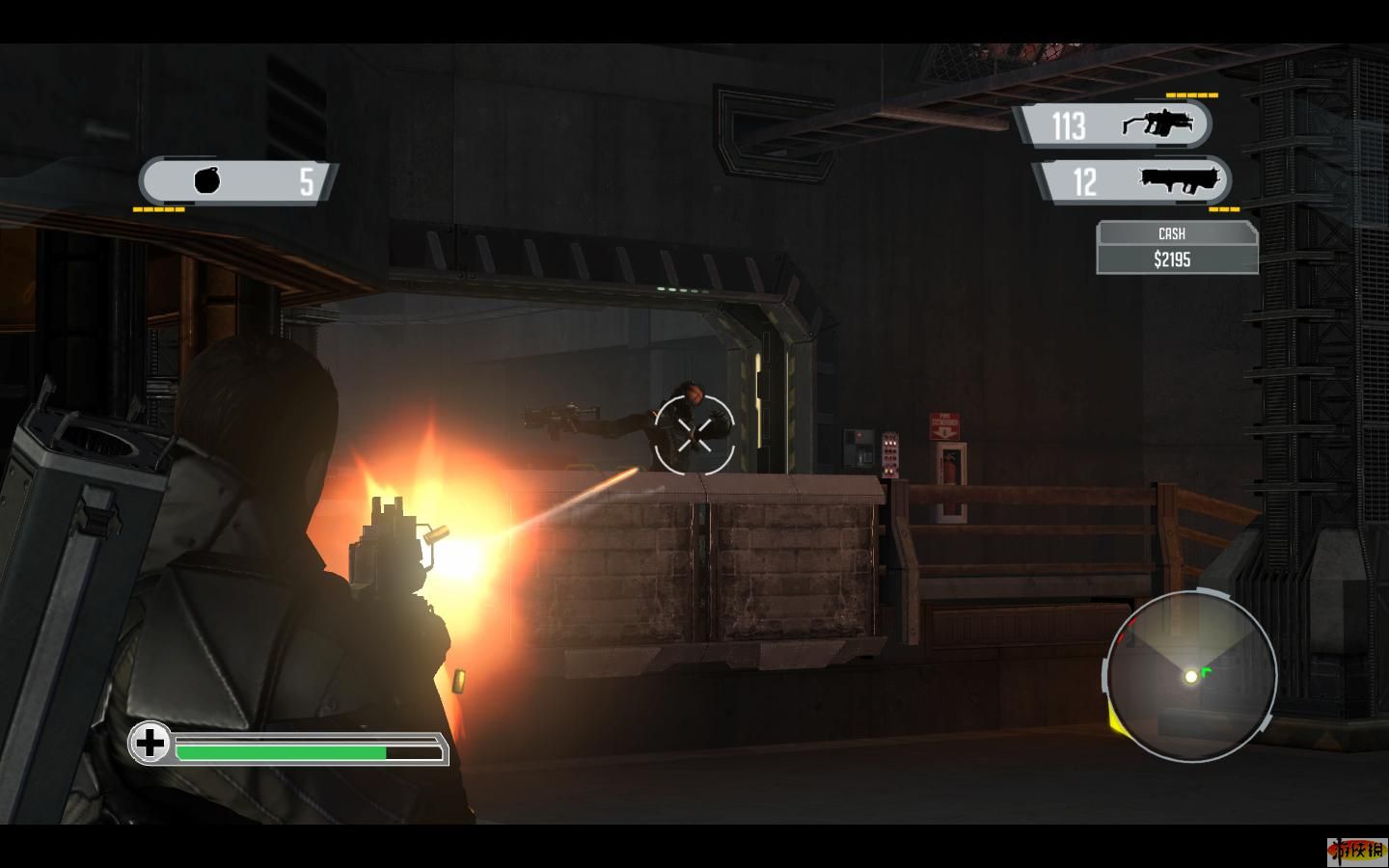
Task: Click the health cross icon
Action: click(150, 743)
